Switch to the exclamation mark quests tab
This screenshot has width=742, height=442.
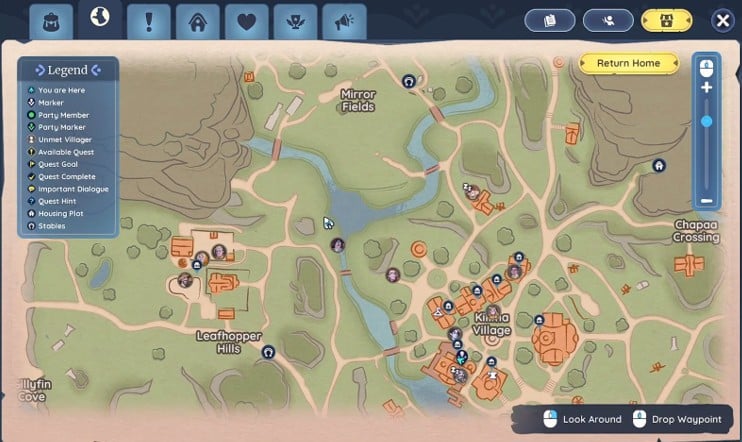point(149,21)
